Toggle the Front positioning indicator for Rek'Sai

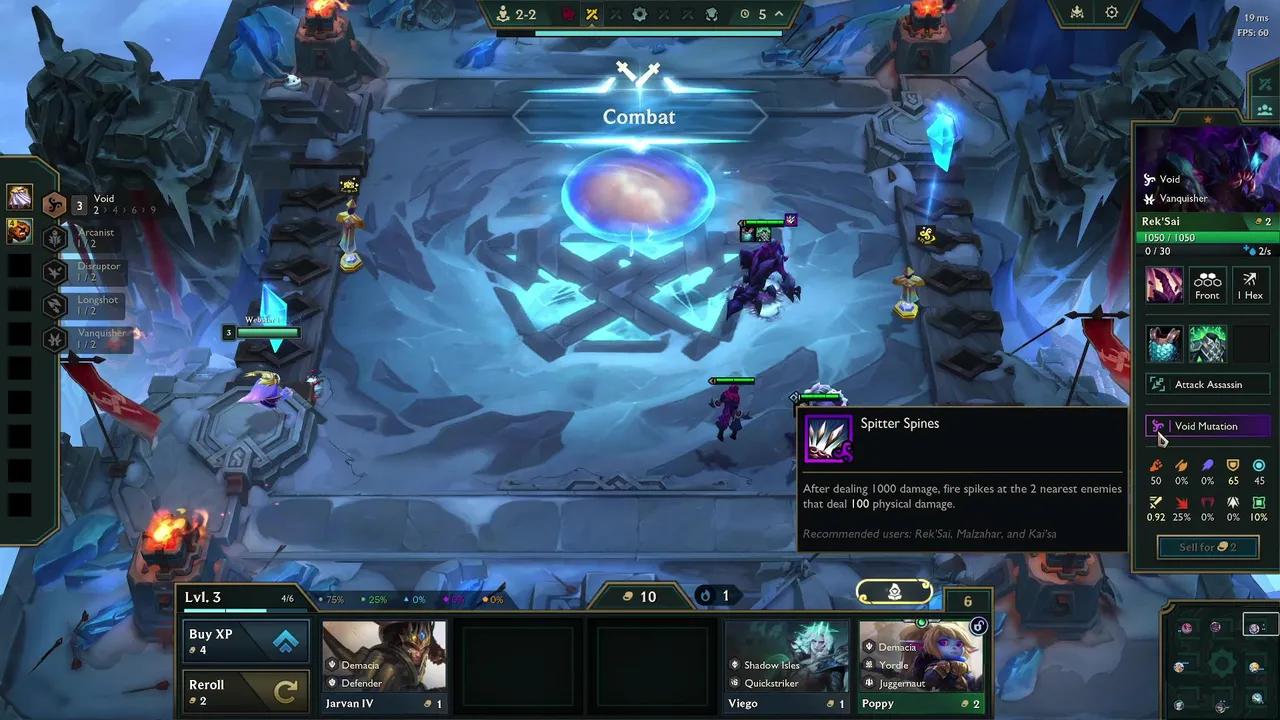pyautogui.click(x=1207, y=285)
